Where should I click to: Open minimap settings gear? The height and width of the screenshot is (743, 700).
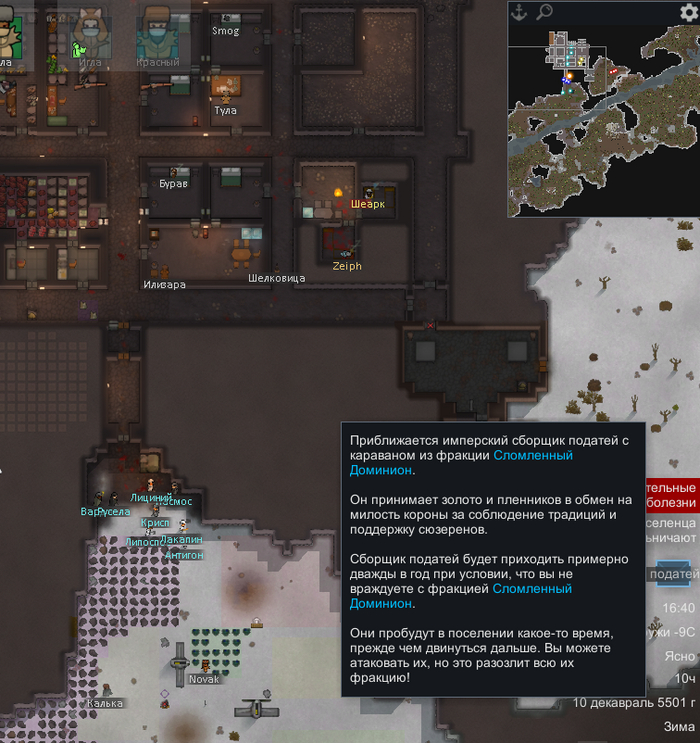click(688, 12)
